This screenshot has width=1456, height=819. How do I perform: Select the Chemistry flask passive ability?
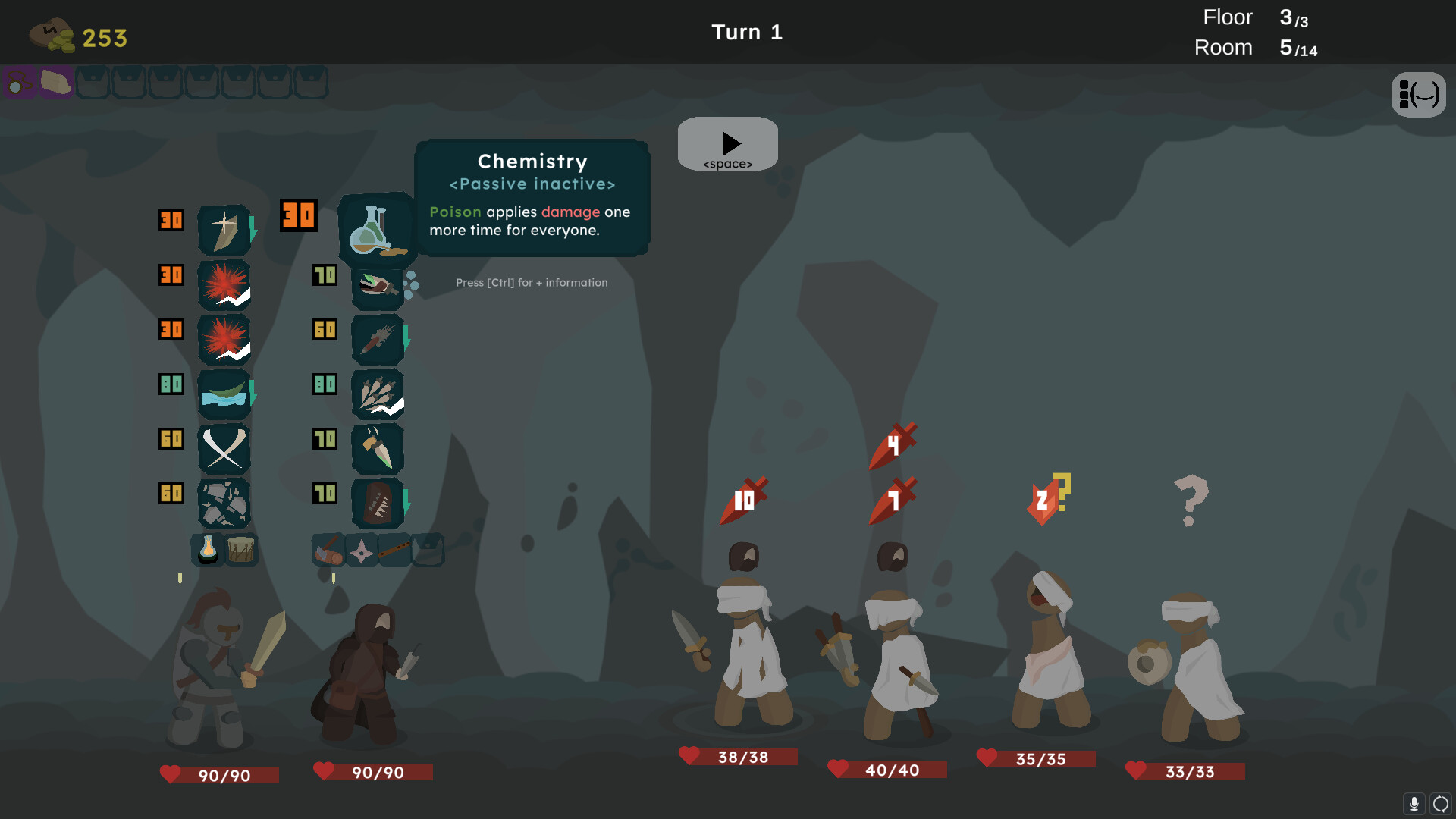(375, 230)
